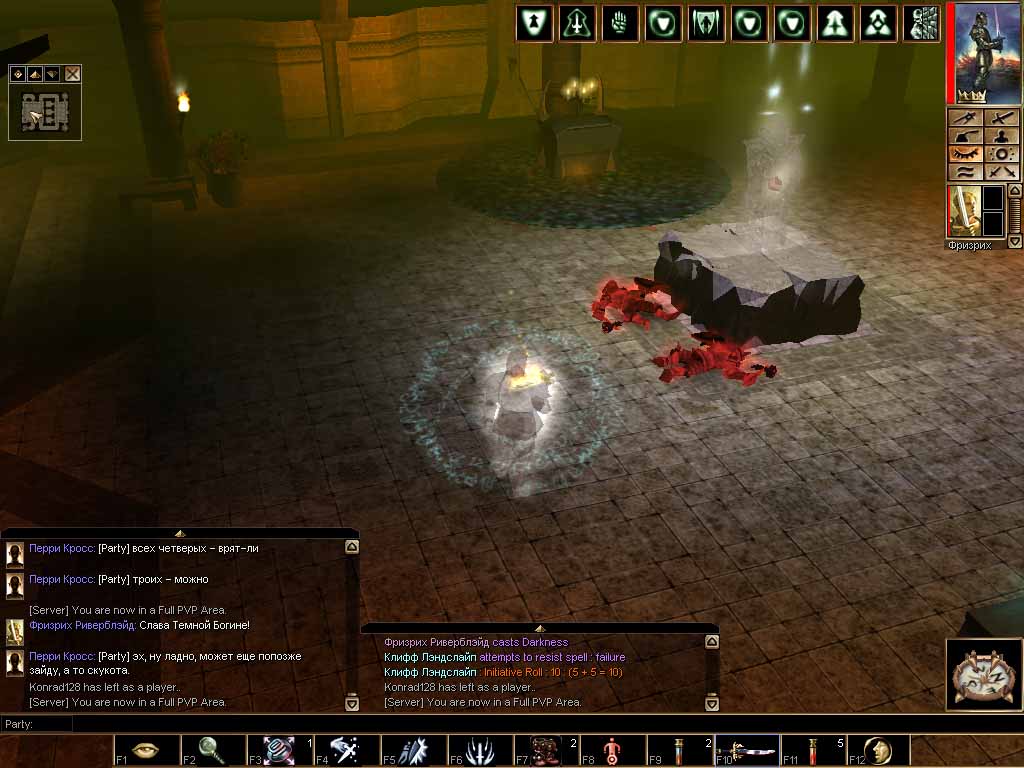Use the F8 red figure quickslot
Viewport: 1024px width, 768px height.
pos(613,750)
